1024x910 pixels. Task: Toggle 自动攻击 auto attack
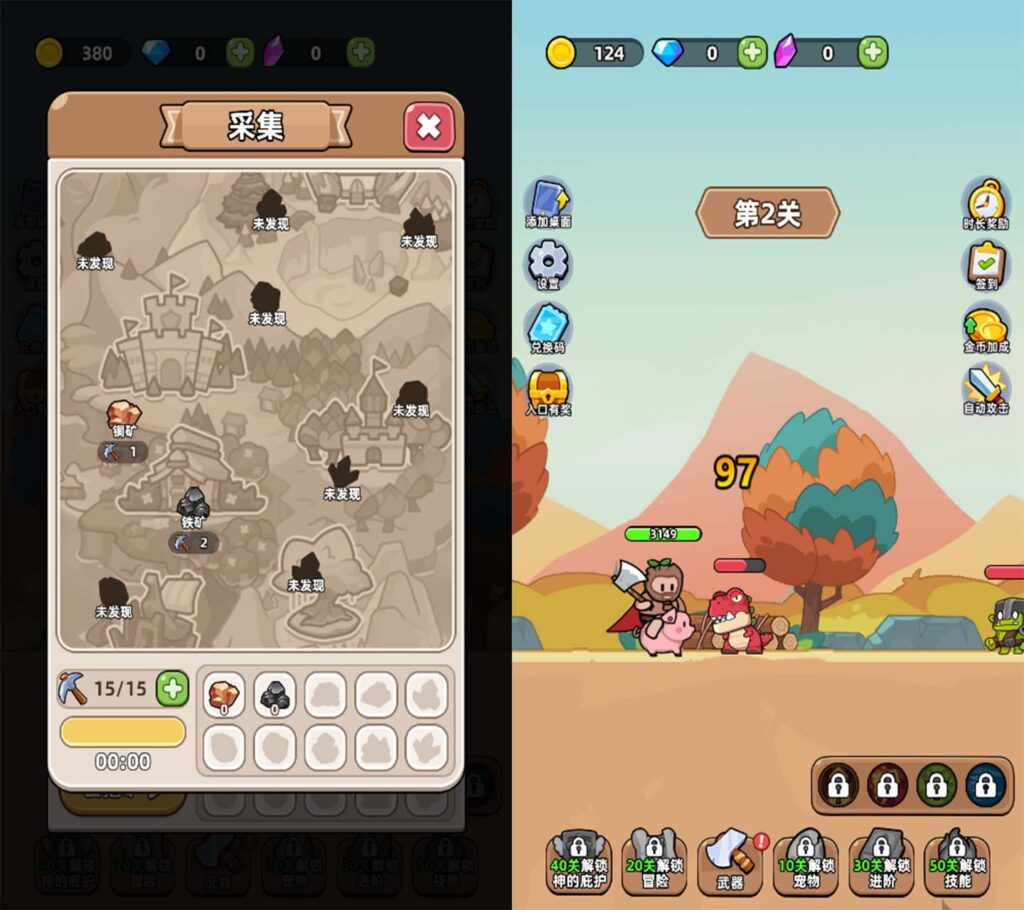click(x=985, y=390)
